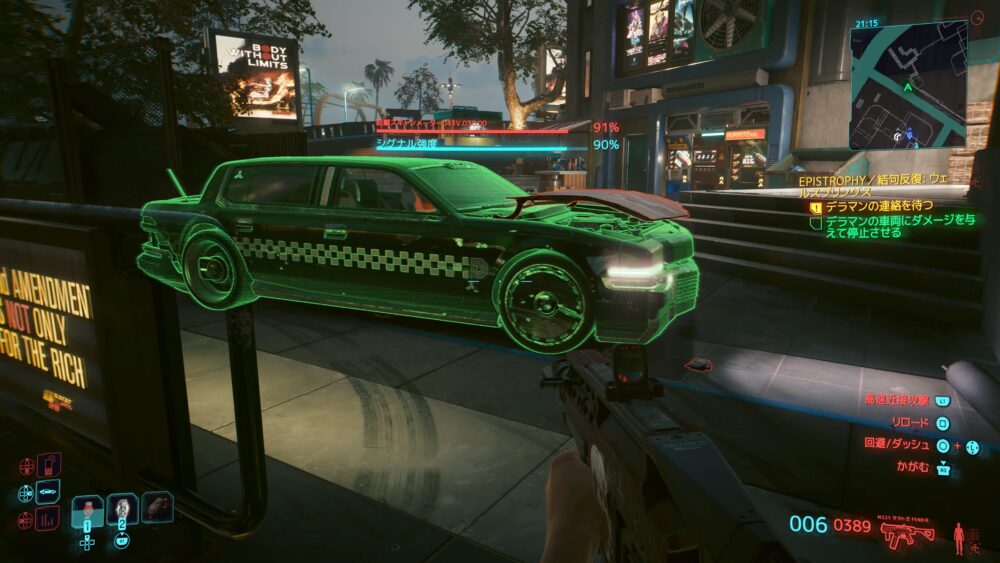Call vehicle with the car icon
This screenshot has width=1000, height=563.
click(x=47, y=492)
